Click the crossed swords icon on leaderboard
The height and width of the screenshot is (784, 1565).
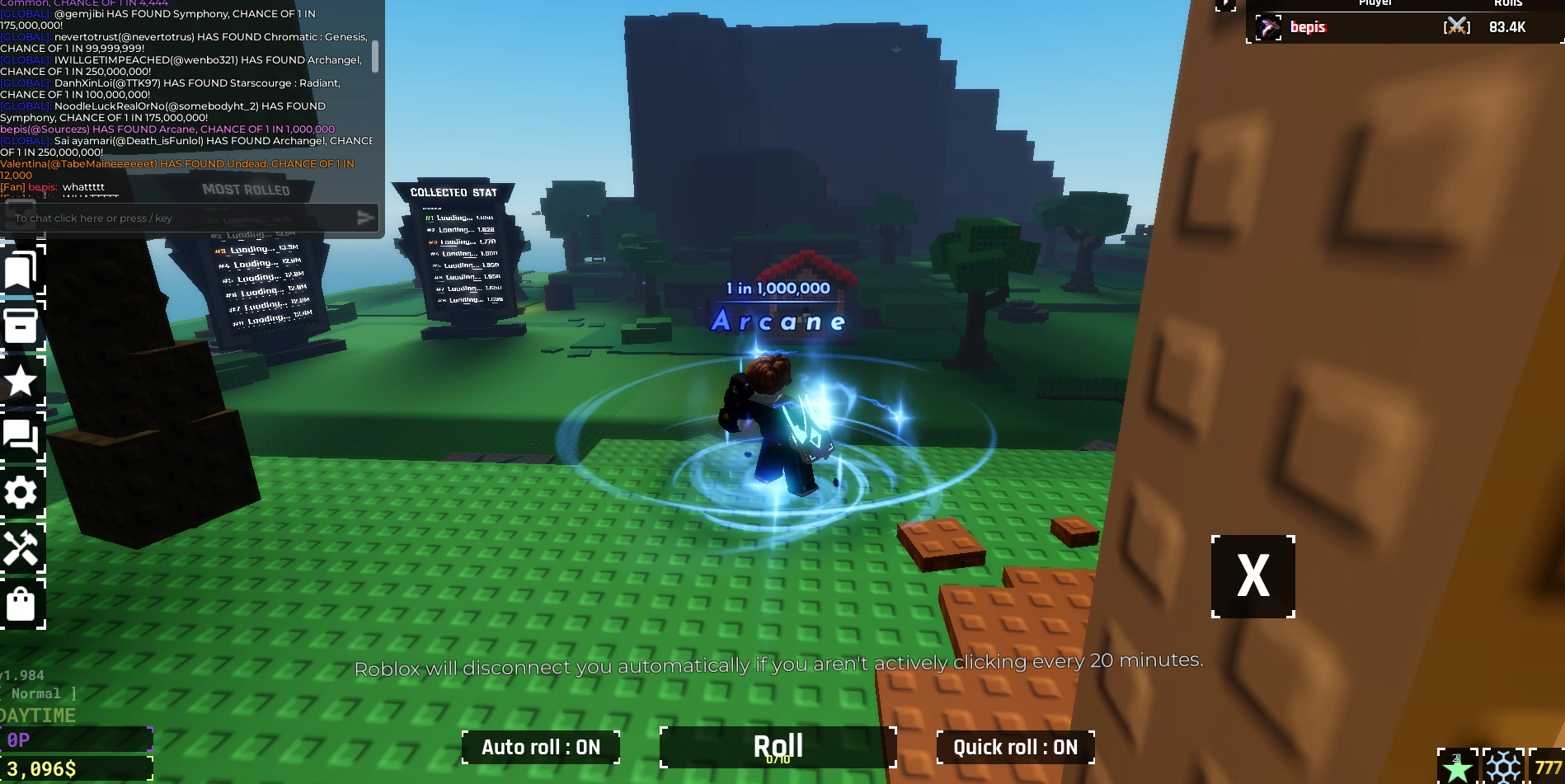click(1457, 26)
